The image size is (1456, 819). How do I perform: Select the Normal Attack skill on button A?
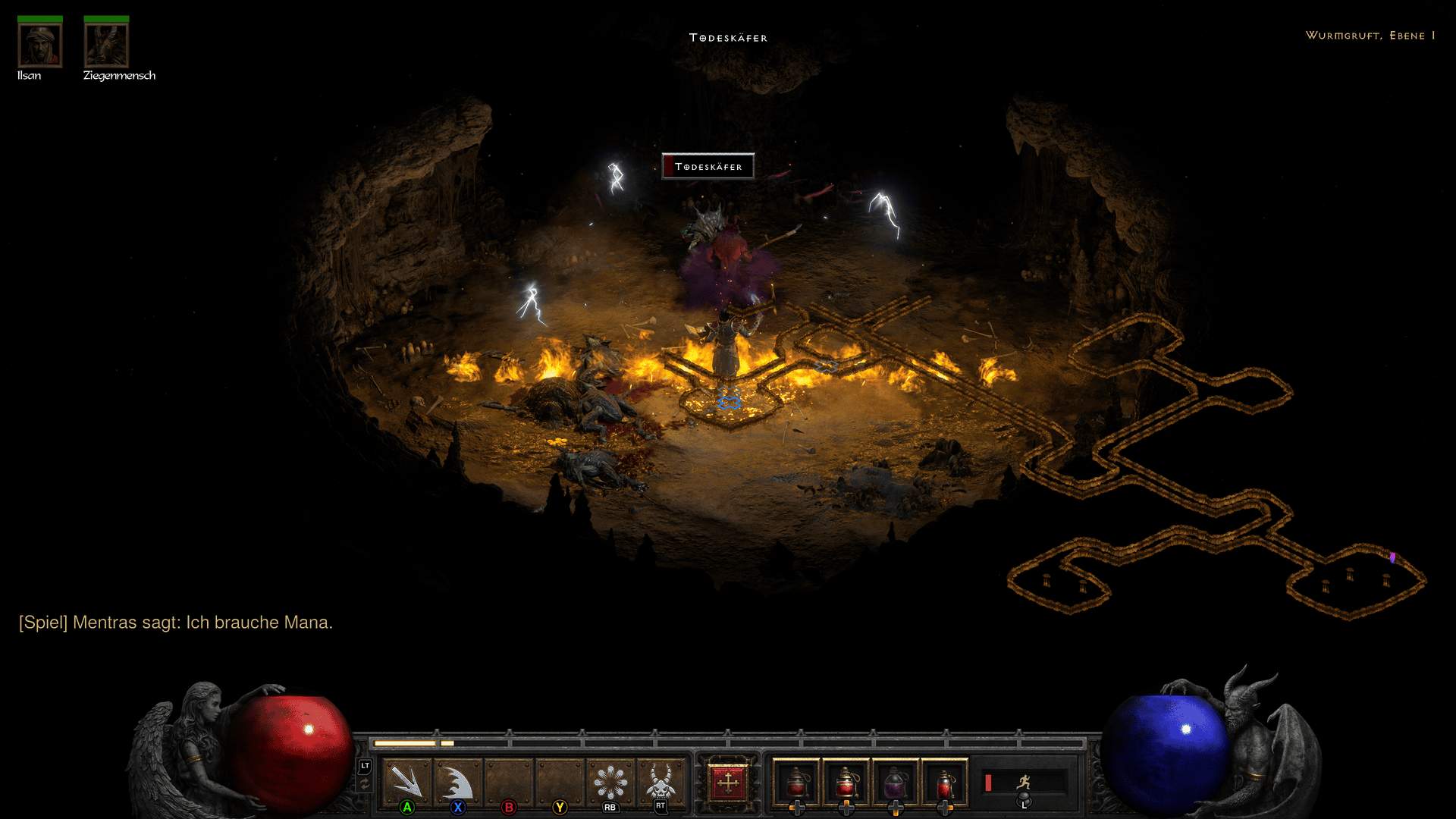click(406, 781)
